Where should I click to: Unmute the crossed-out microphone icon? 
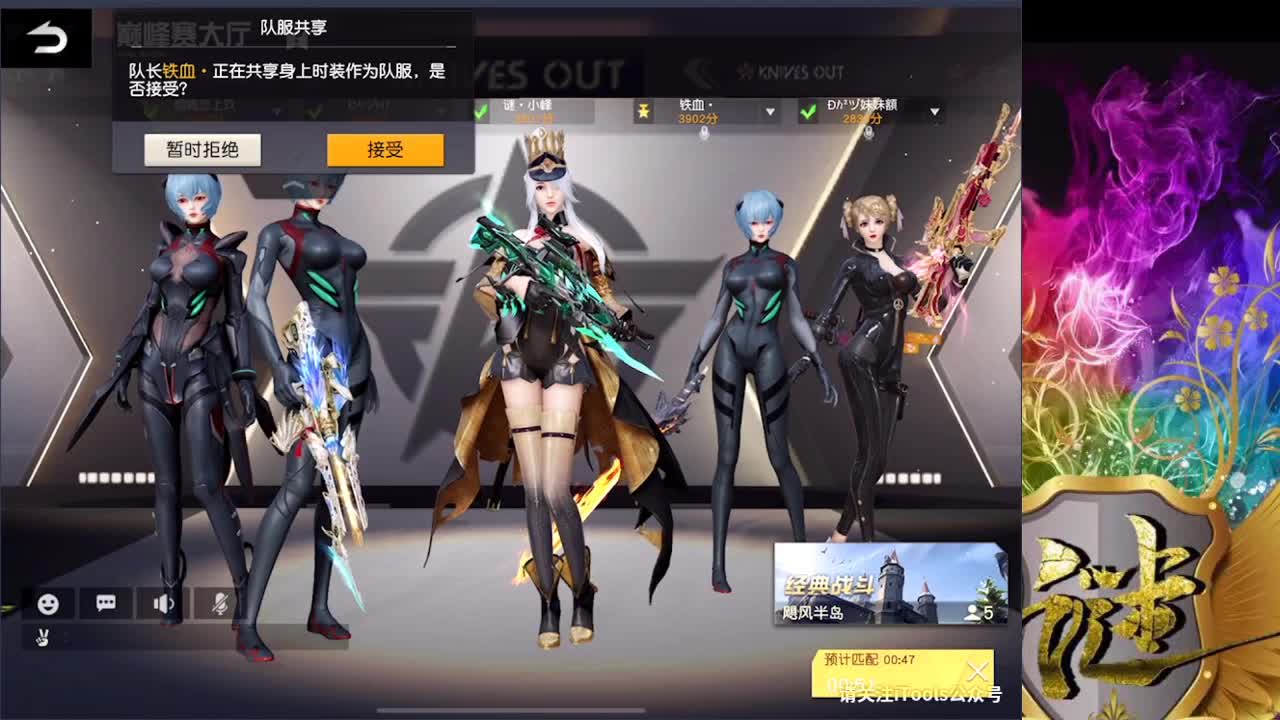coord(218,605)
